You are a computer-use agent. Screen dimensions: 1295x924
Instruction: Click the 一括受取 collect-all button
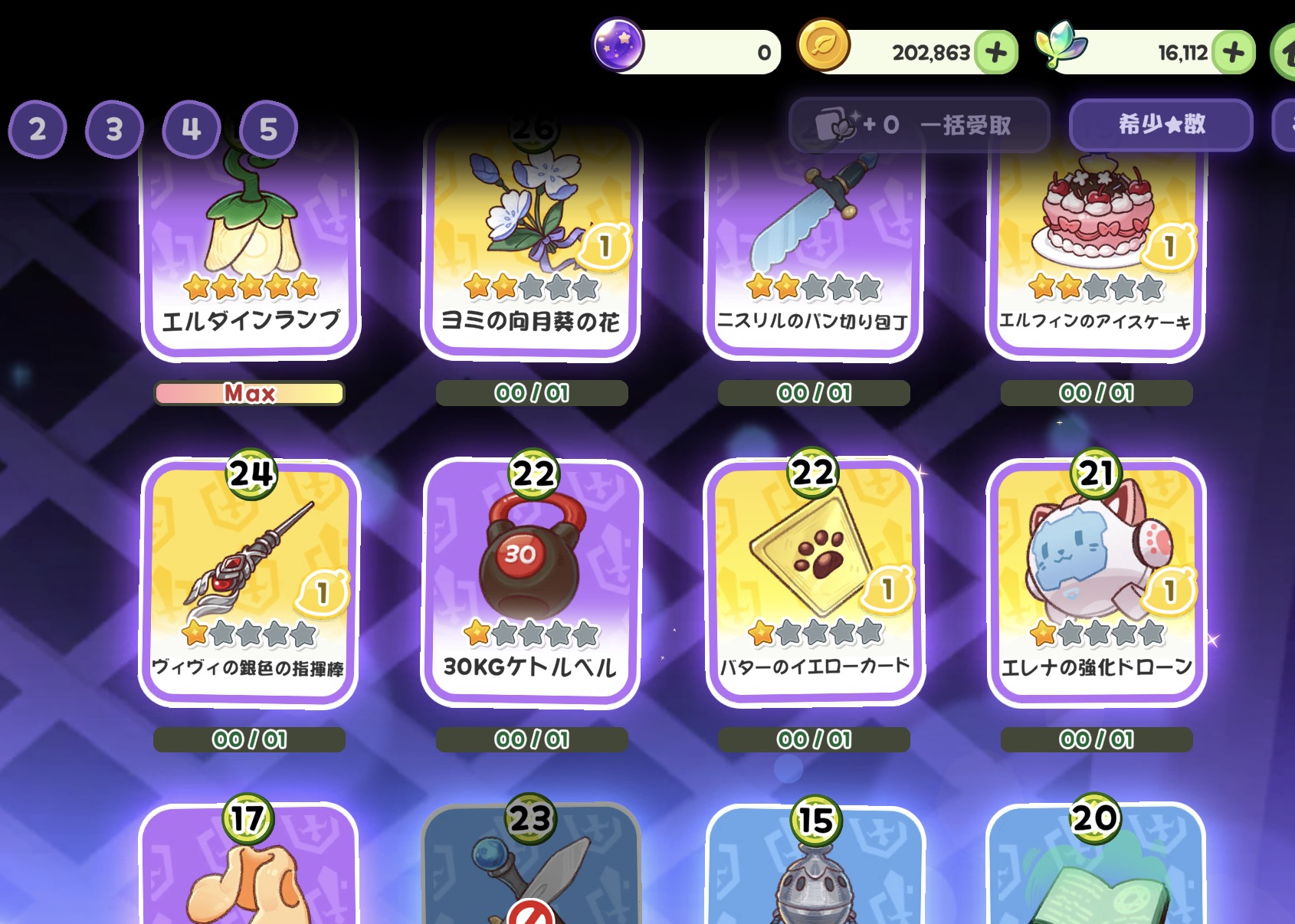click(x=918, y=125)
